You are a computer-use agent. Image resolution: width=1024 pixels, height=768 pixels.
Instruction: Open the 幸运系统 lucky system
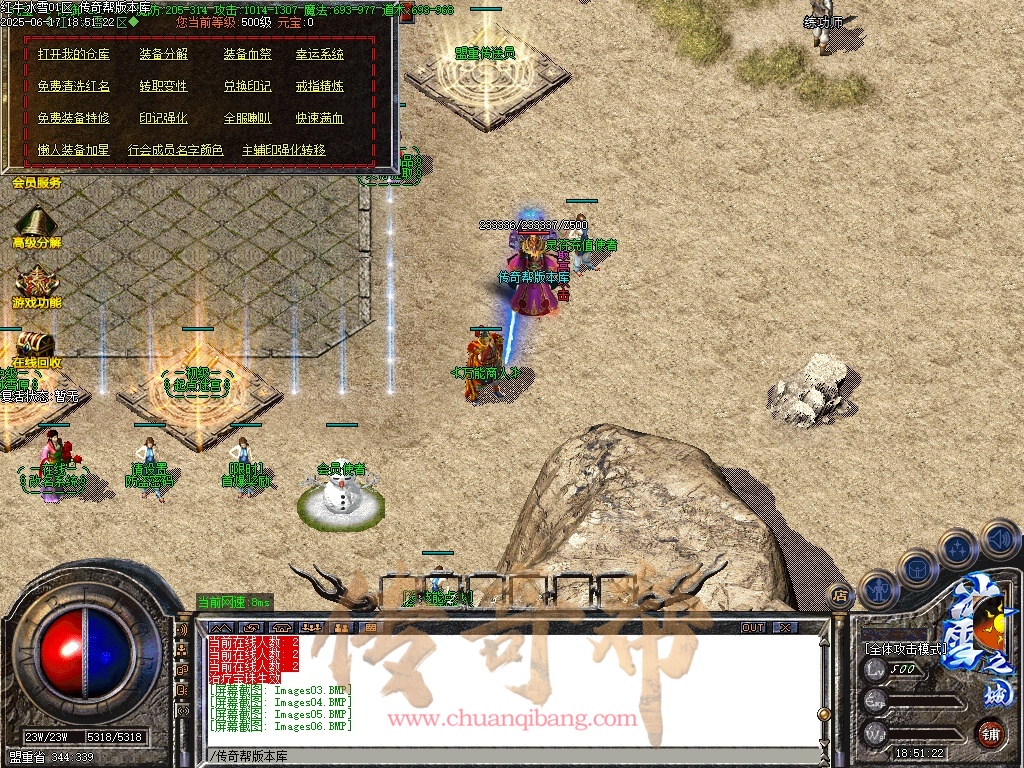pos(319,54)
